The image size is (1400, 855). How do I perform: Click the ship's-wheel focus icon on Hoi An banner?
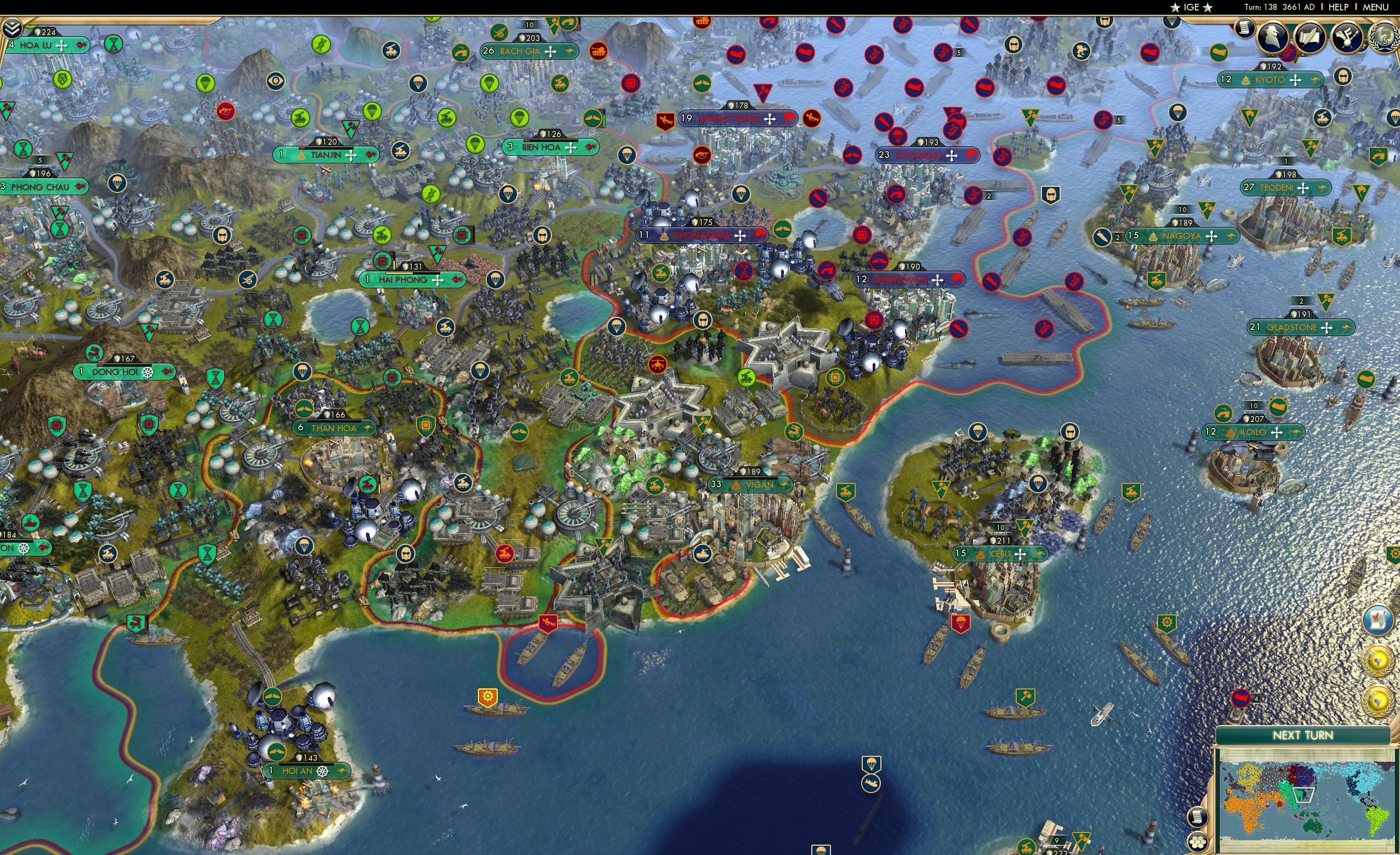pyautogui.click(x=323, y=773)
